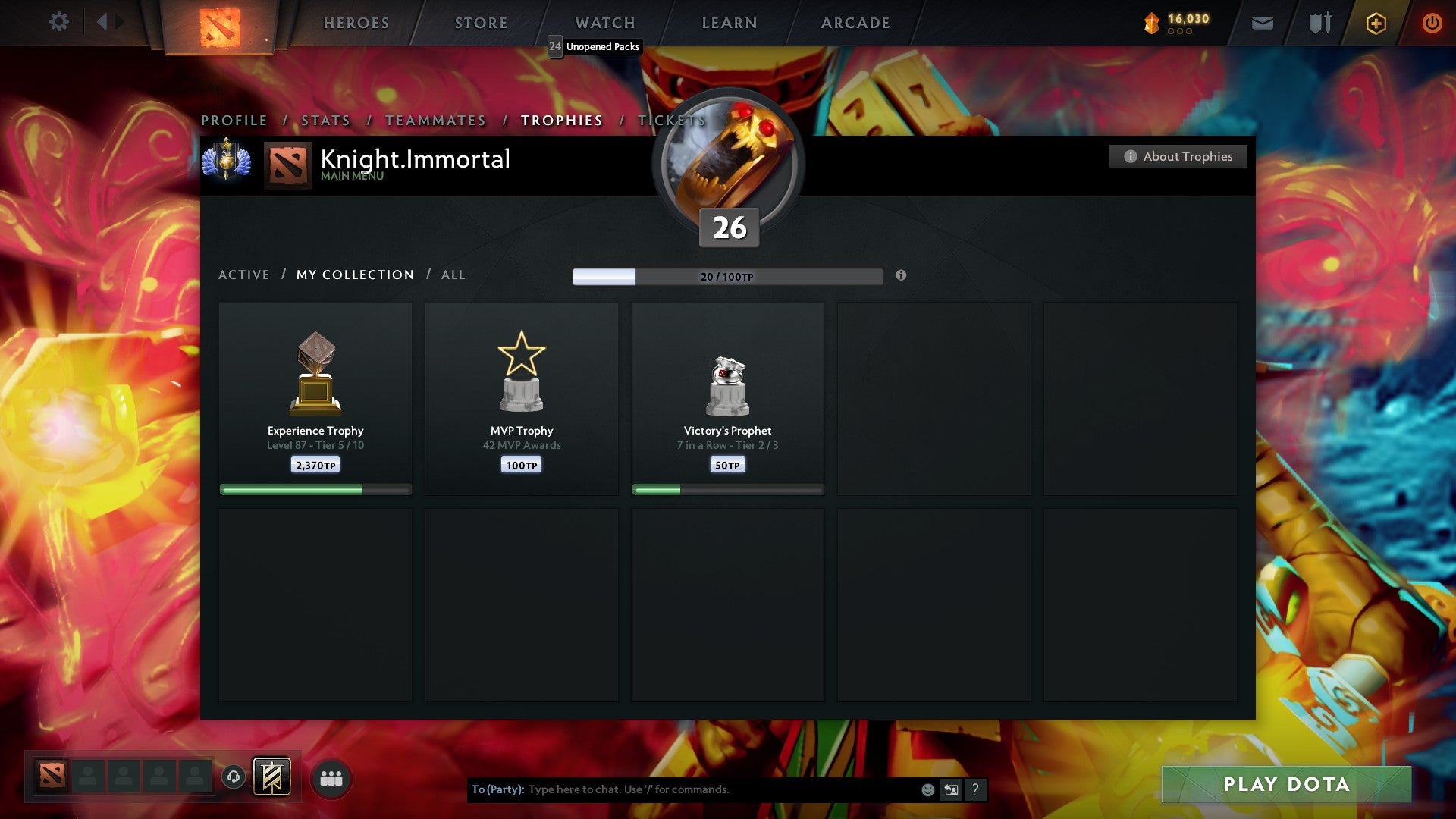This screenshot has height=819, width=1456.
Task: Select MY COLLECTION filter
Action: click(355, 275)
